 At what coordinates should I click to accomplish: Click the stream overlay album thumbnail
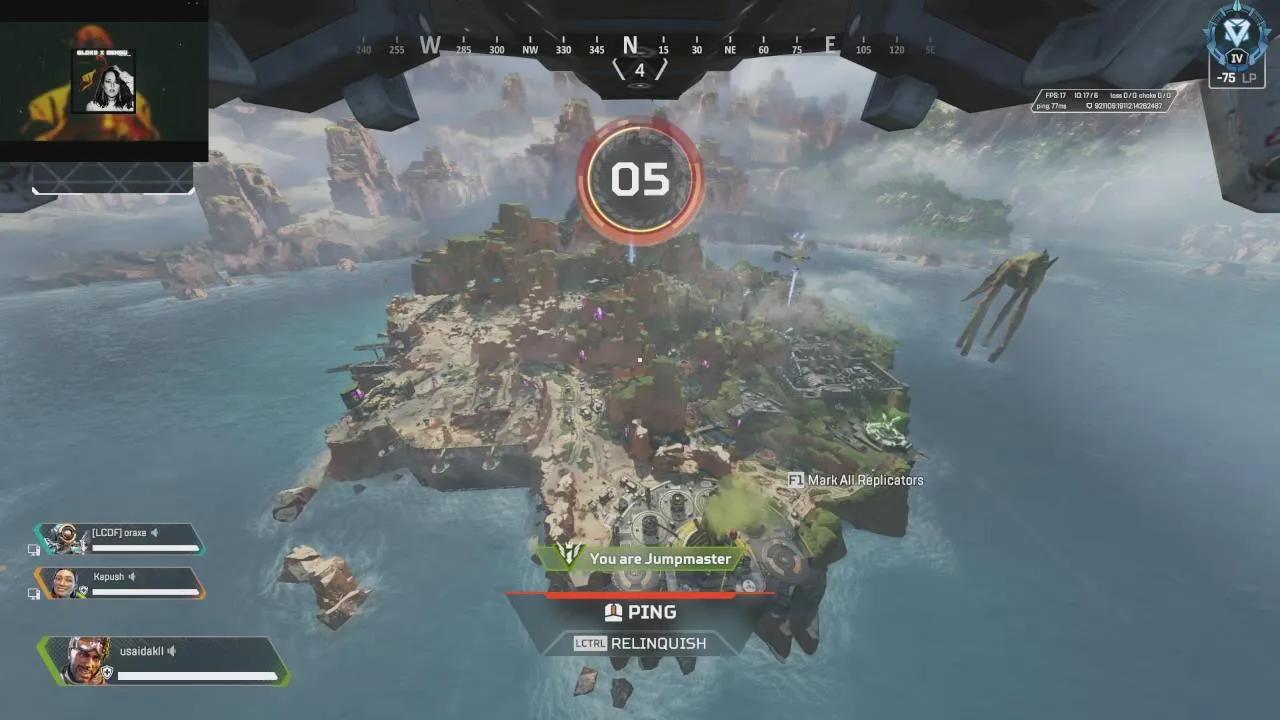103,82
